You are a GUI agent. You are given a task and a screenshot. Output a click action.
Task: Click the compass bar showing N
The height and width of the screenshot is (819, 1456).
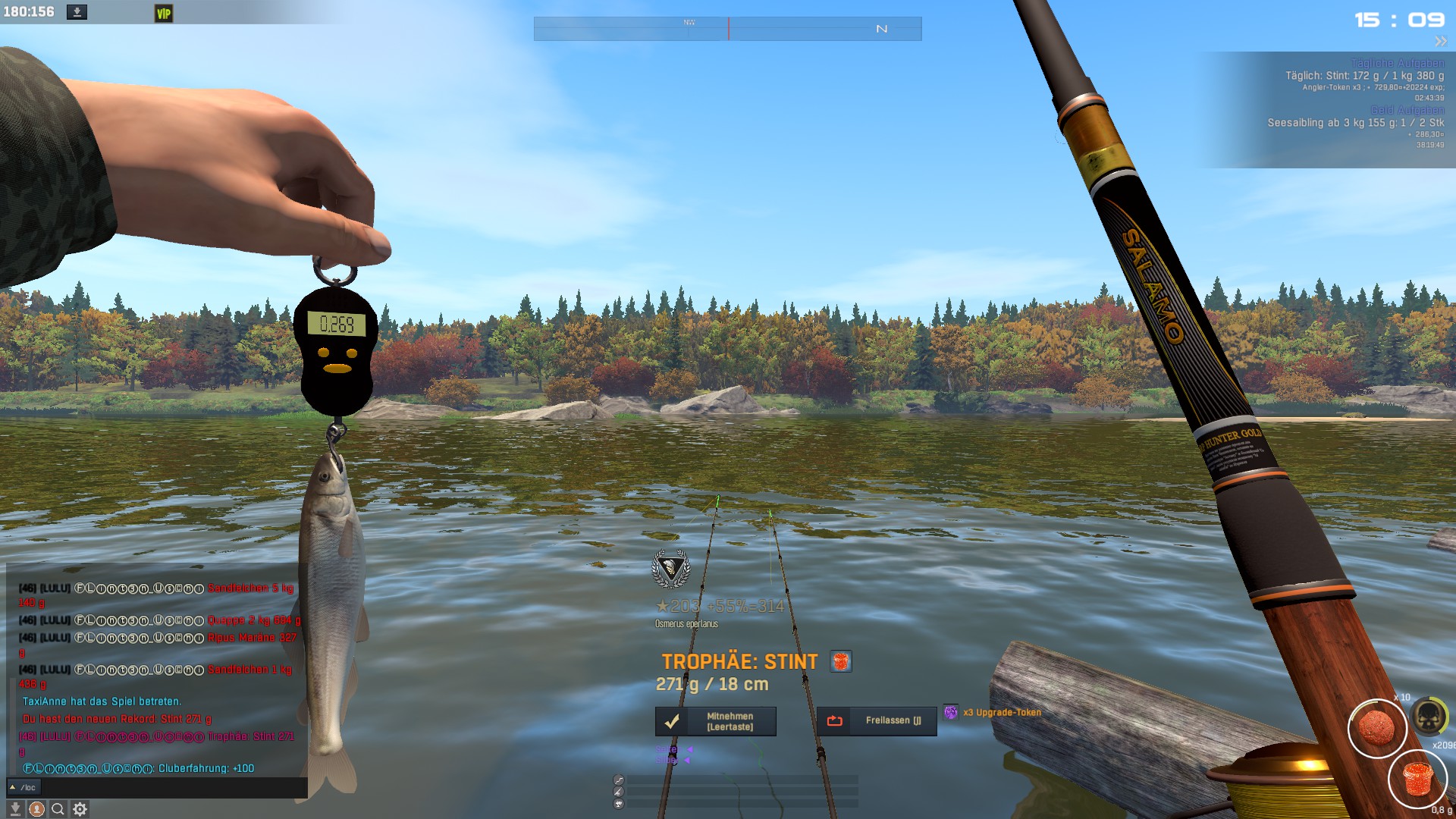pos(727,29)
